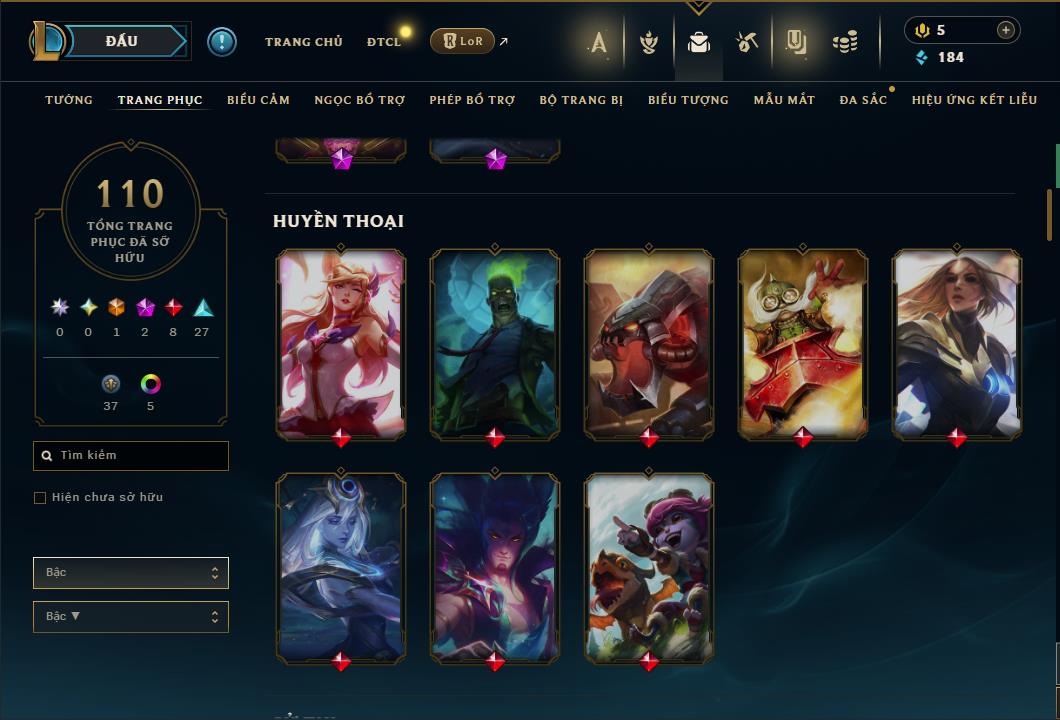Switch to the BIỂU CẢM tab
This screenshot has width=1060, height=720.
click(x=258, y=100)
